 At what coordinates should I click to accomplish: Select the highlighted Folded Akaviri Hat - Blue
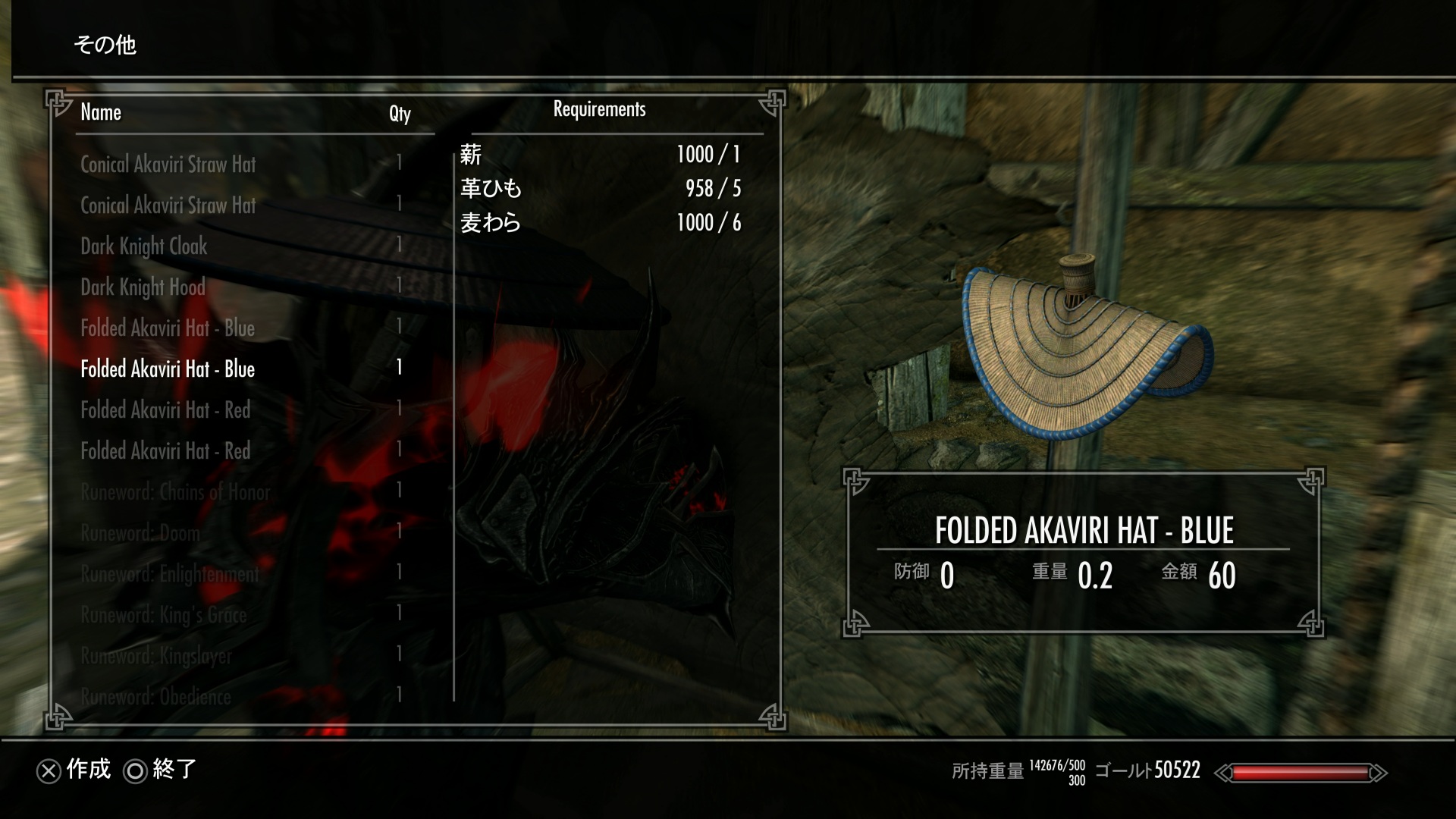coord(168,369)
